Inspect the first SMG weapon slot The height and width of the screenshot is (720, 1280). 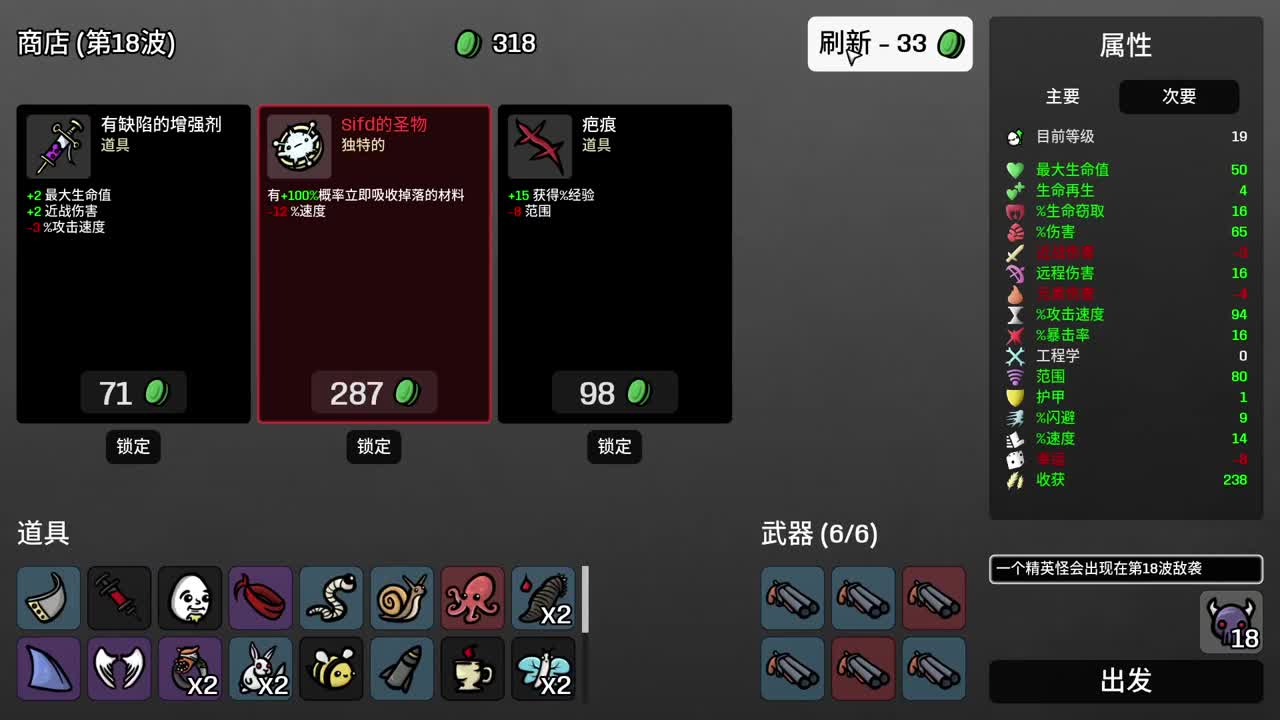[792, 598]
